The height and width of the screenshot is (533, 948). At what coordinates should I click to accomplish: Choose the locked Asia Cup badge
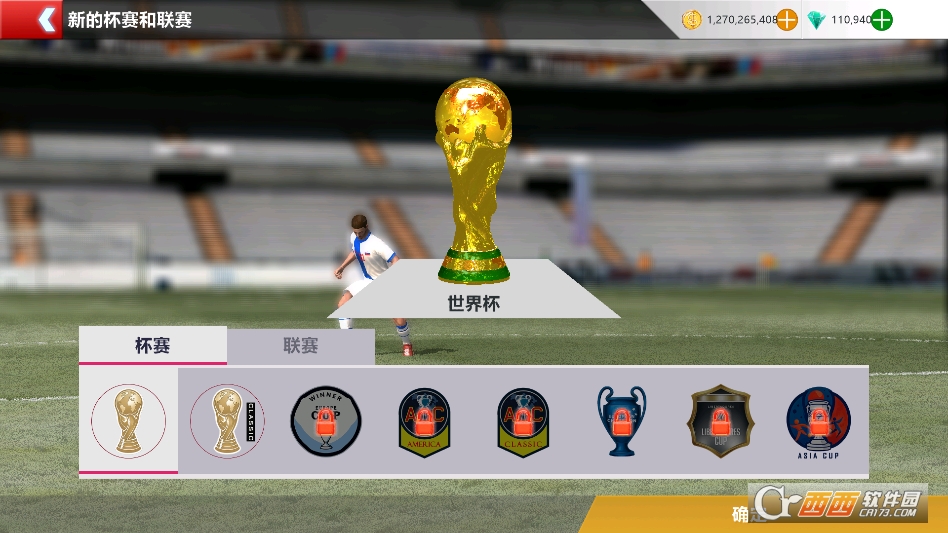pyautogui.click(x=818, y=421)
